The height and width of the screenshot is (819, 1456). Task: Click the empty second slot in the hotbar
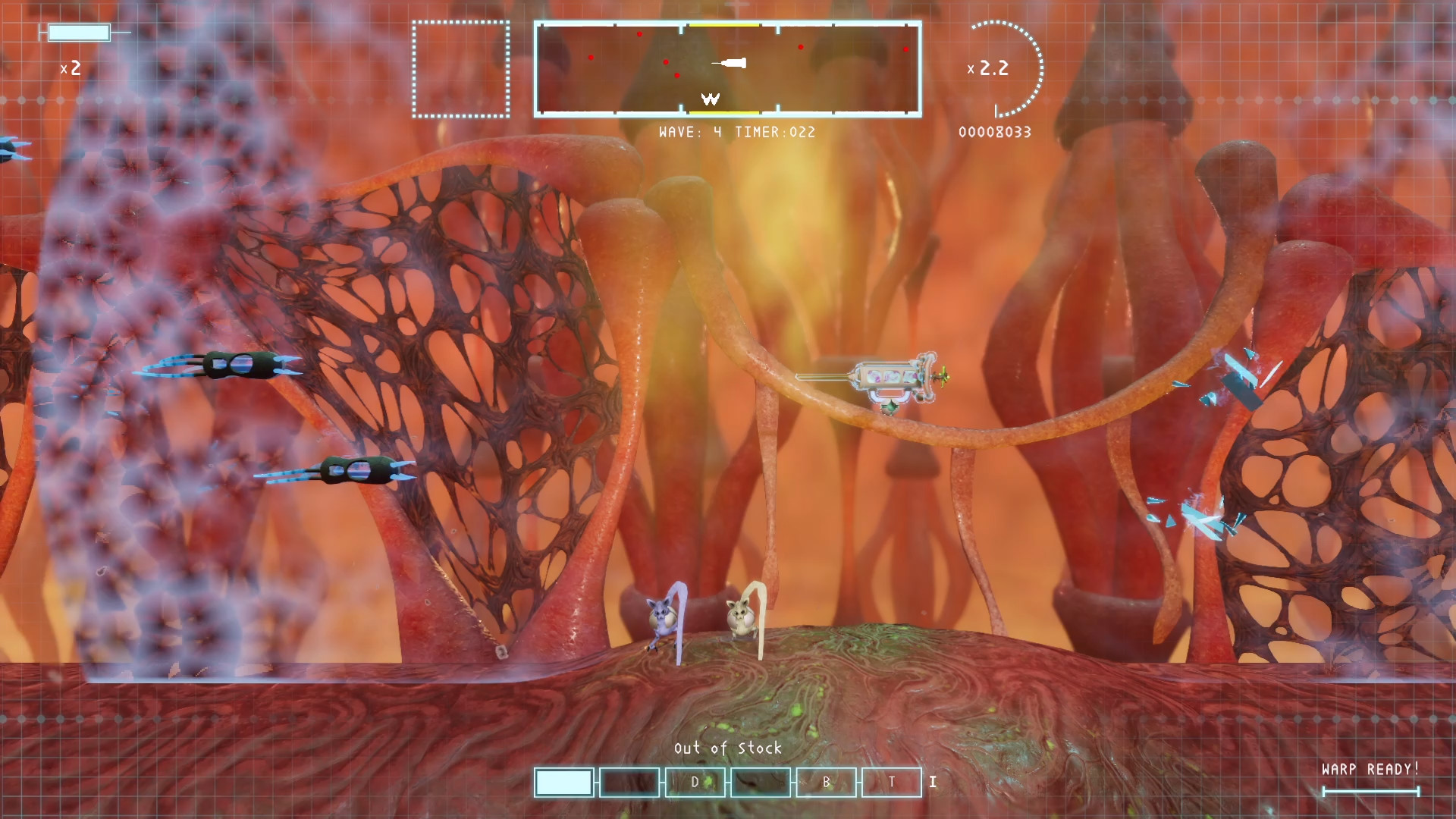629,782
